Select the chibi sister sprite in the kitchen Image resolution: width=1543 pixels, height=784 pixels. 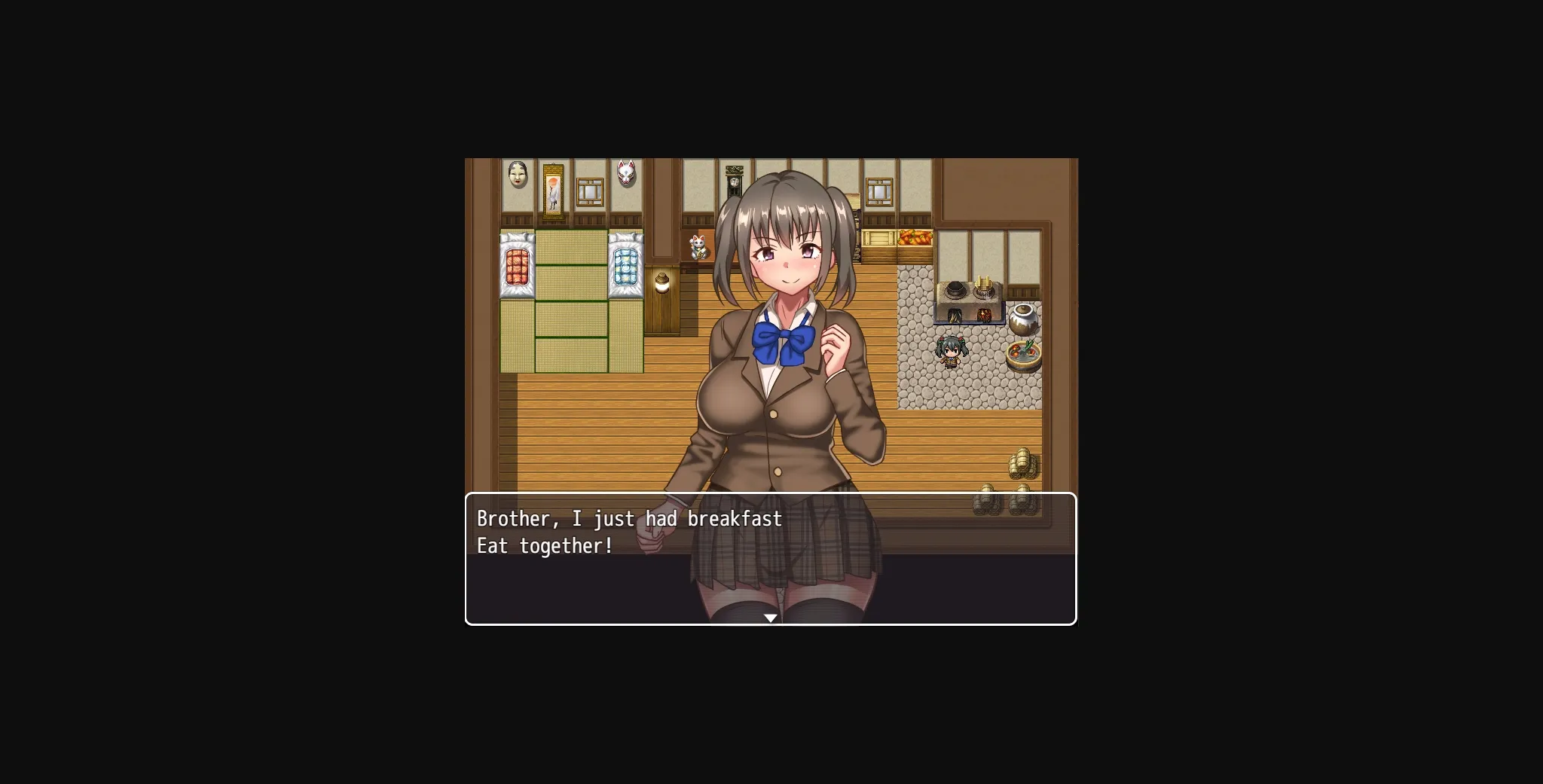tap(951, 351)
